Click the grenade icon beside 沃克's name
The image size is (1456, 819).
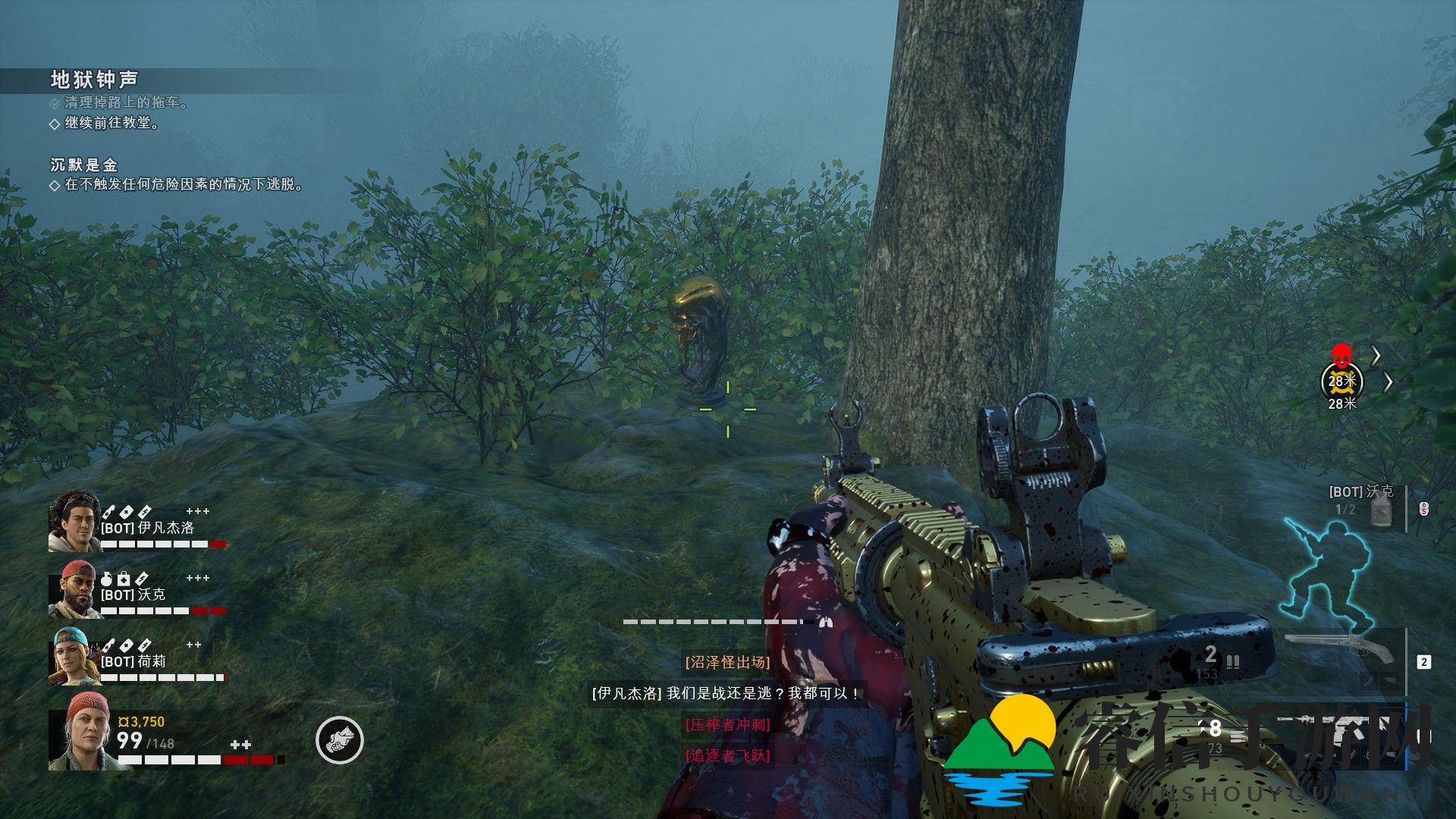(x=107, y=579)
